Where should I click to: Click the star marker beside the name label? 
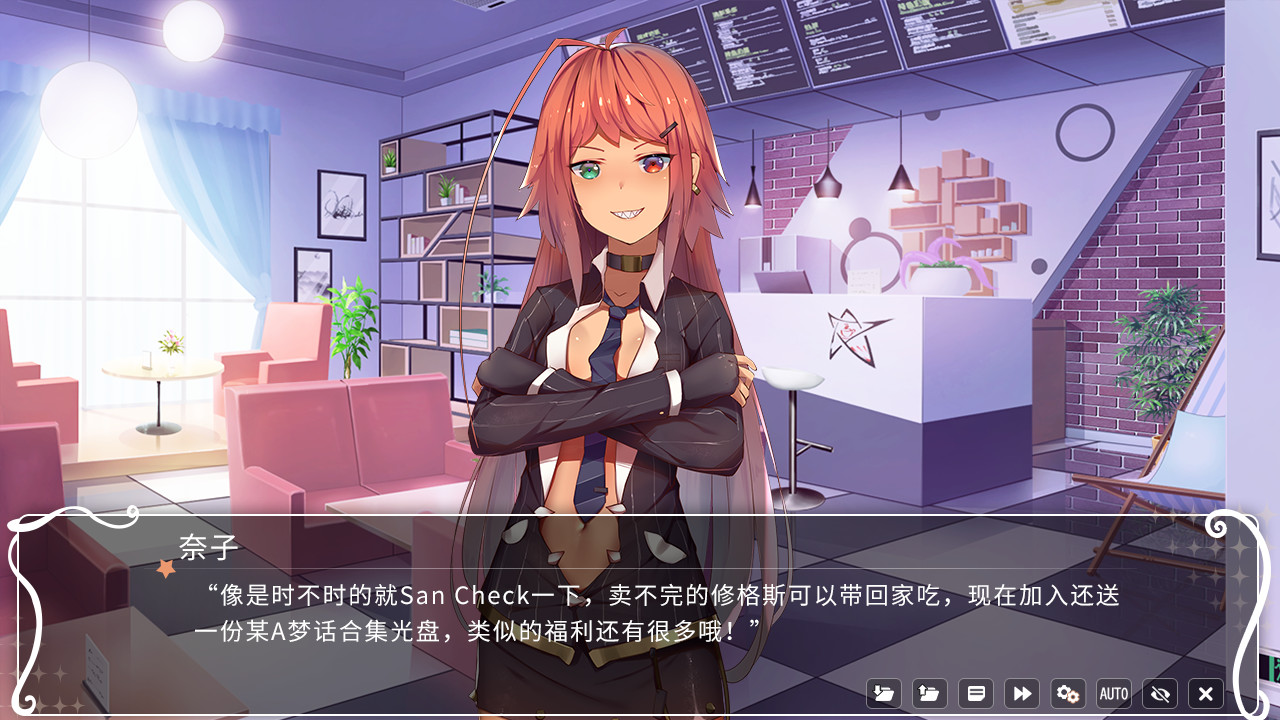tap(164, 567)
